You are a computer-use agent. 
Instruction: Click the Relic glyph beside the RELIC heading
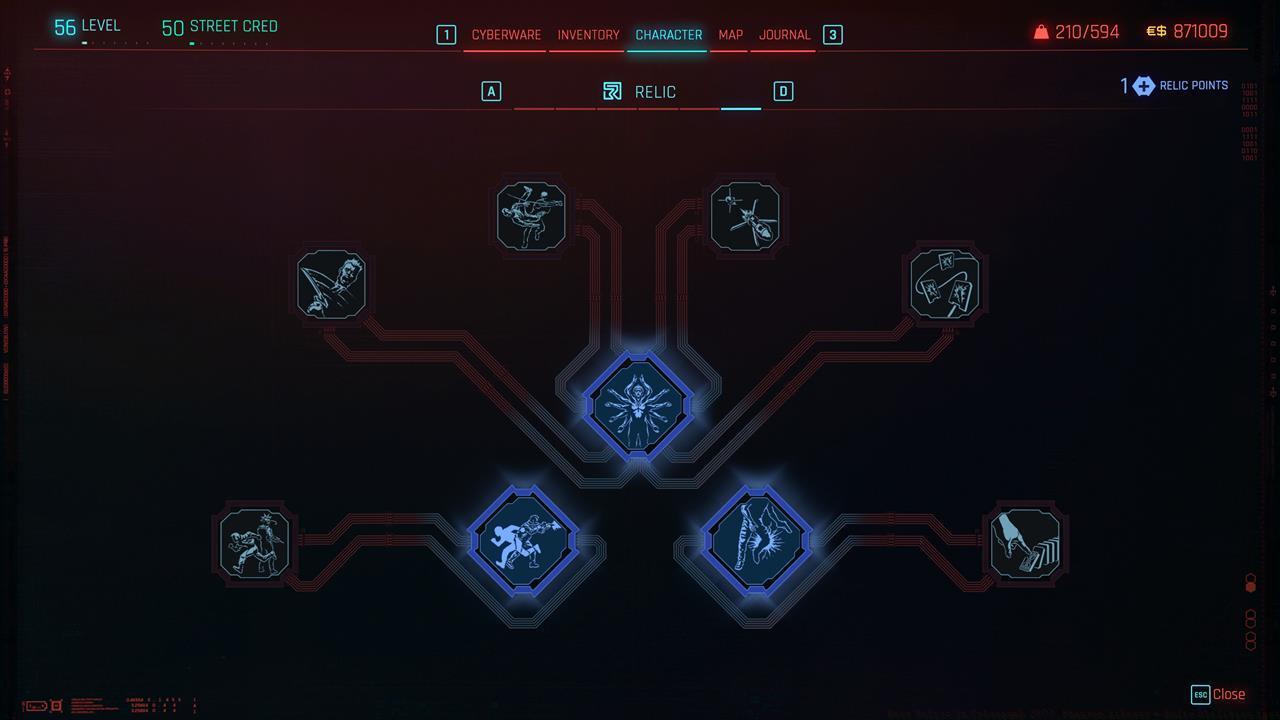(x=612, y=91)
